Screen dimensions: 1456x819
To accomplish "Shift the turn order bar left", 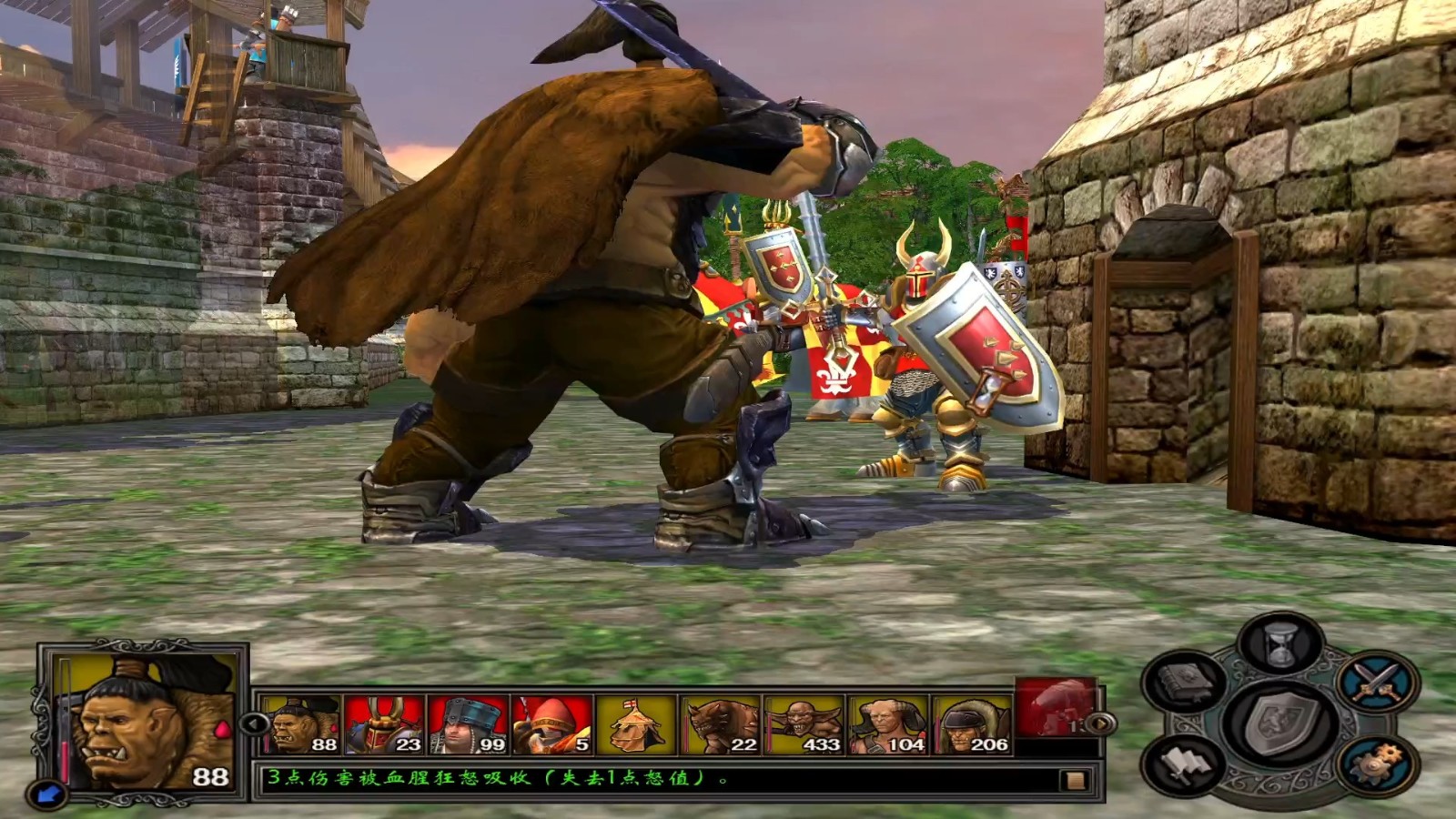I will (253, 724).
